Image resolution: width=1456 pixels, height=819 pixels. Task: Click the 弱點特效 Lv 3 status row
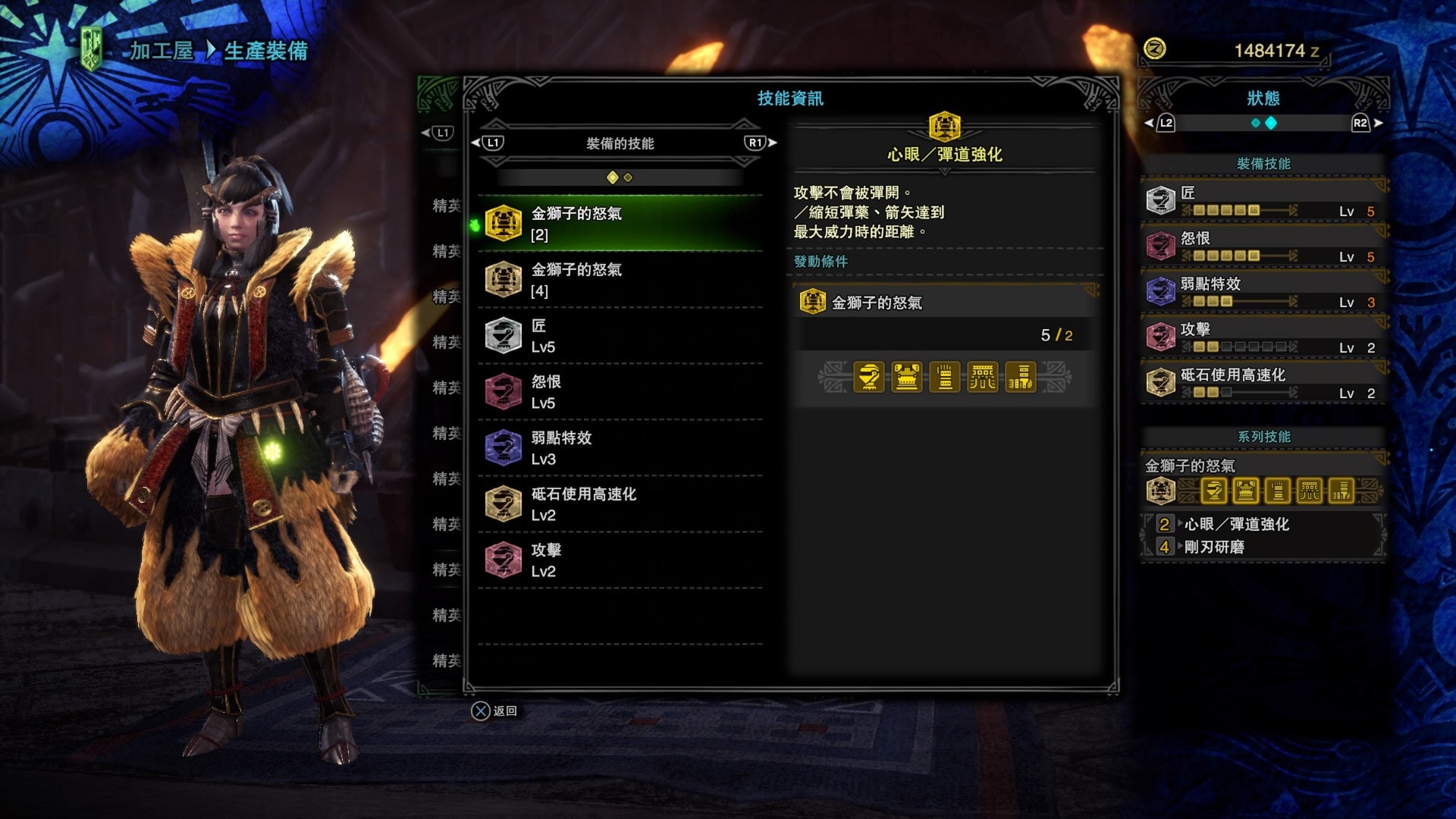pyautogui.click(x=1263, y=292)
